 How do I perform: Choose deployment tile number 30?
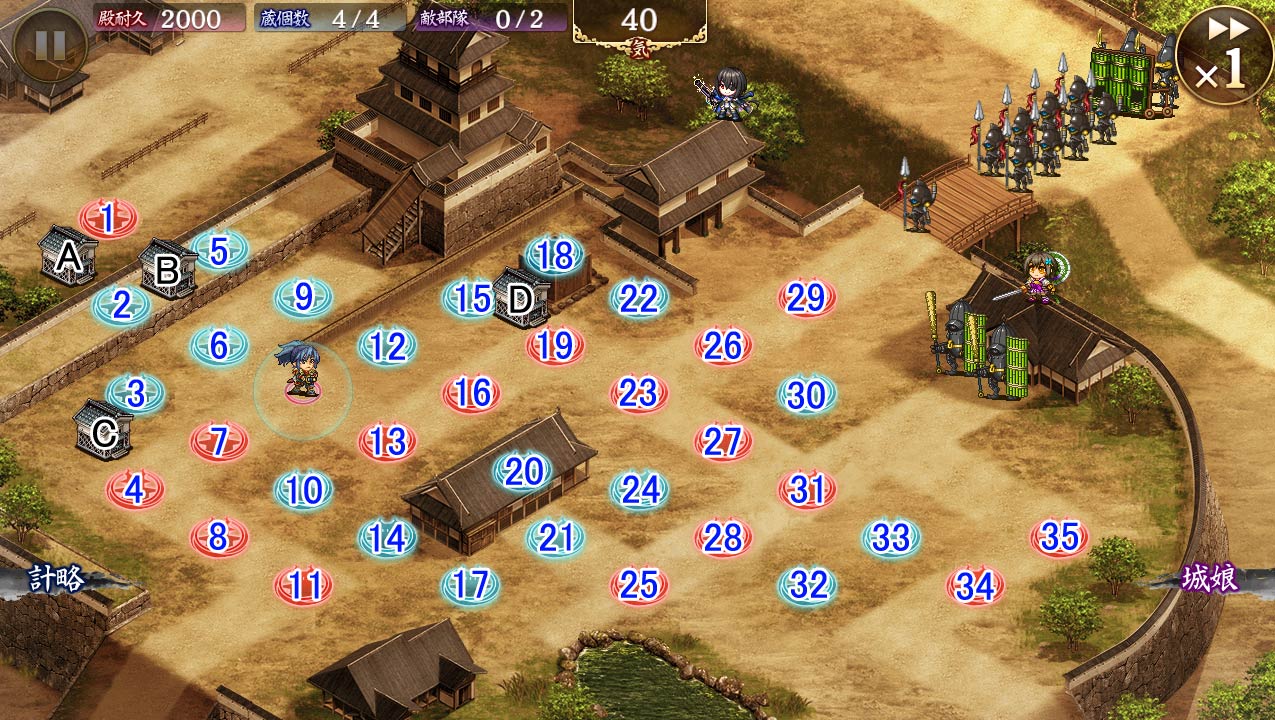[x=806, y=395]
